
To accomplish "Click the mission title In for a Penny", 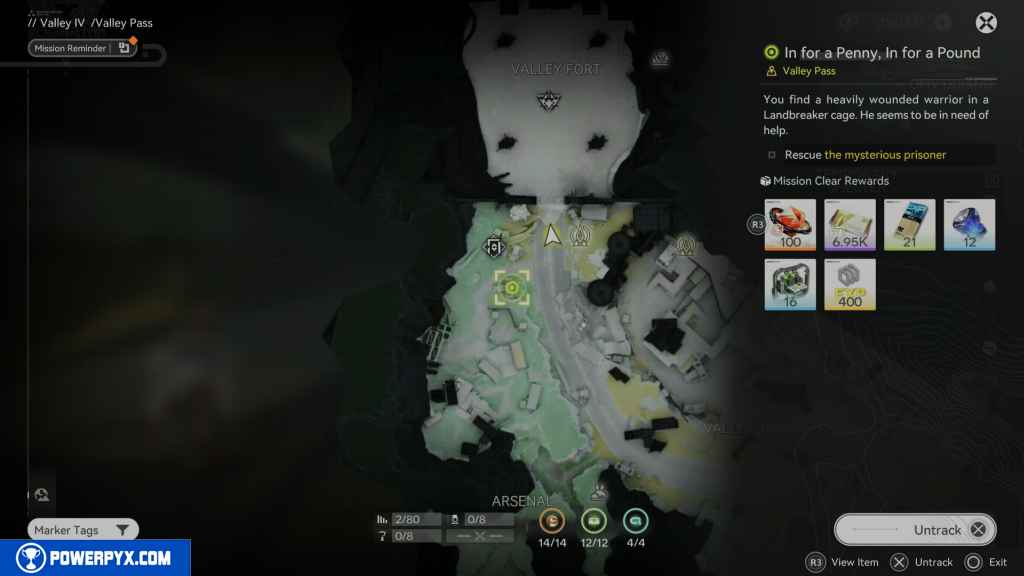I will (x=881, y=52).
